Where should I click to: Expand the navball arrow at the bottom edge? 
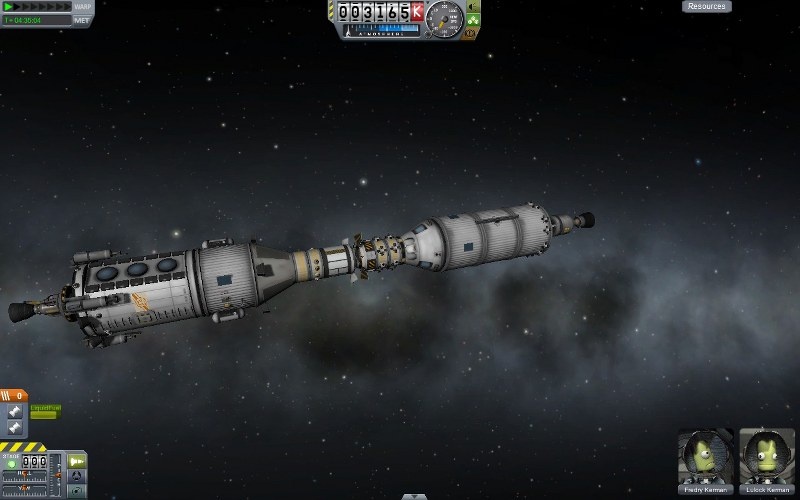tap(414, 496)
